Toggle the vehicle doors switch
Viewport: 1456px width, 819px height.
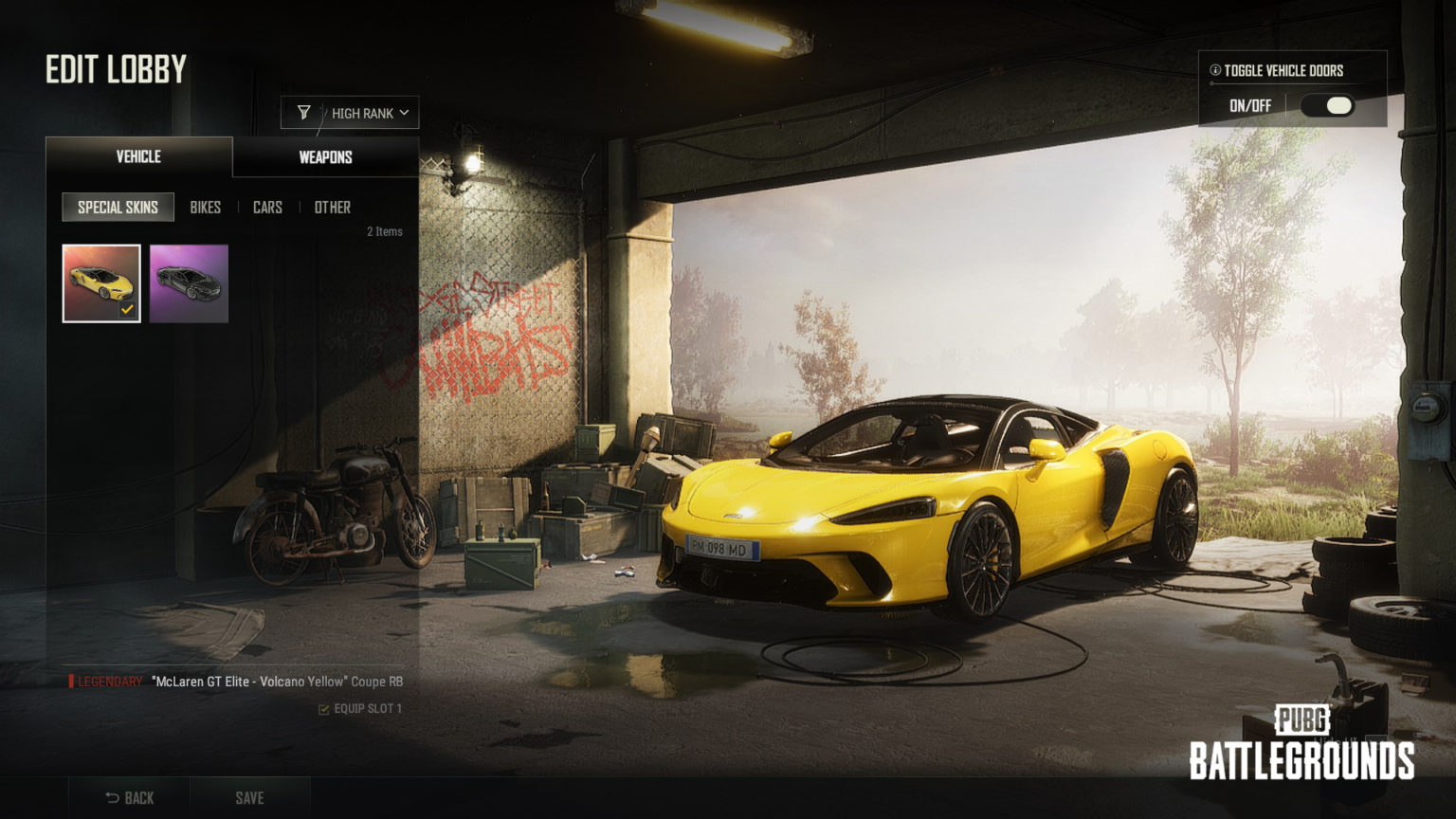pyautogui.click(x=1327, y=106)
